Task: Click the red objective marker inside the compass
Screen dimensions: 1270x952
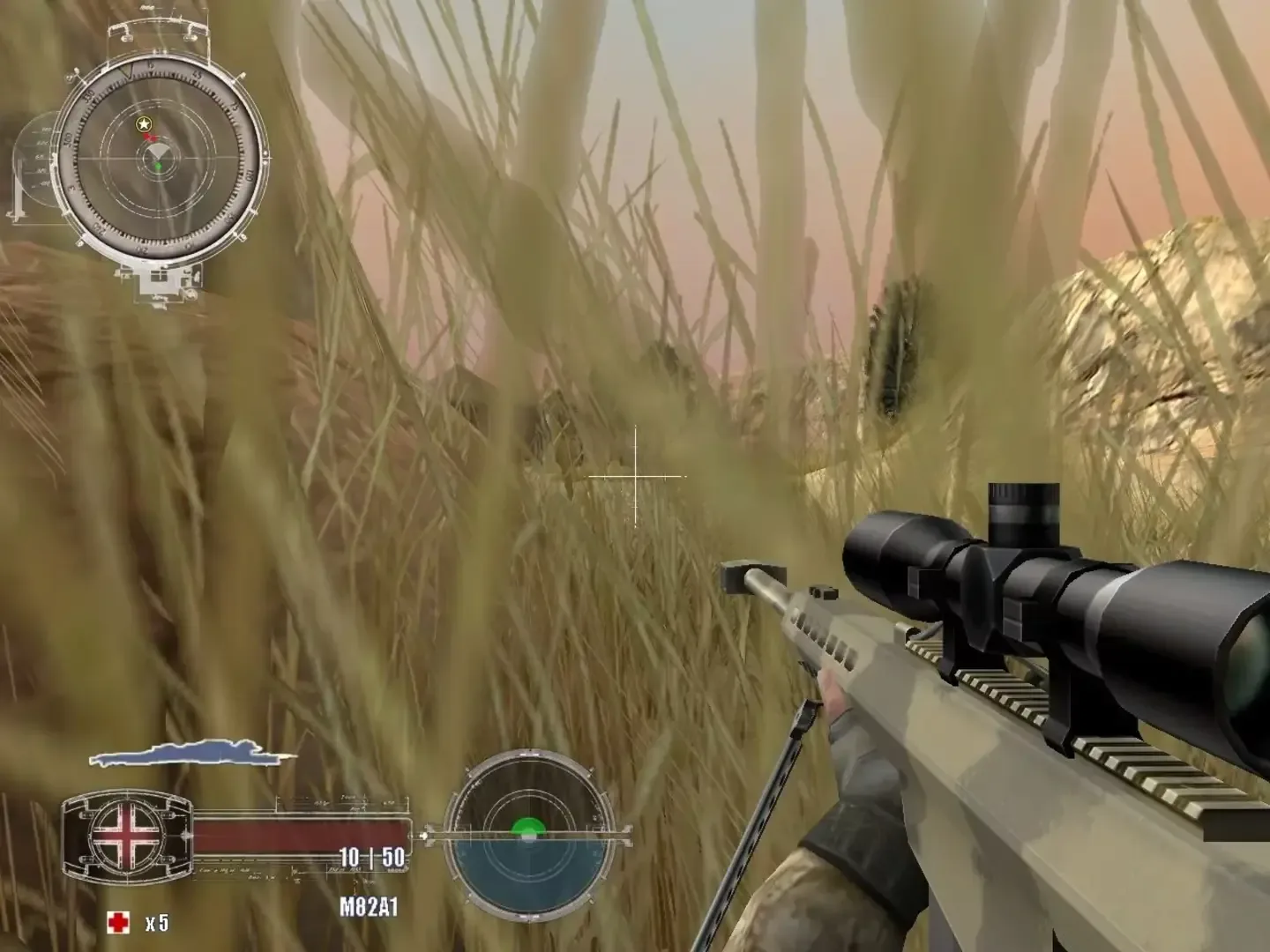Action: [x=150, y=137]
